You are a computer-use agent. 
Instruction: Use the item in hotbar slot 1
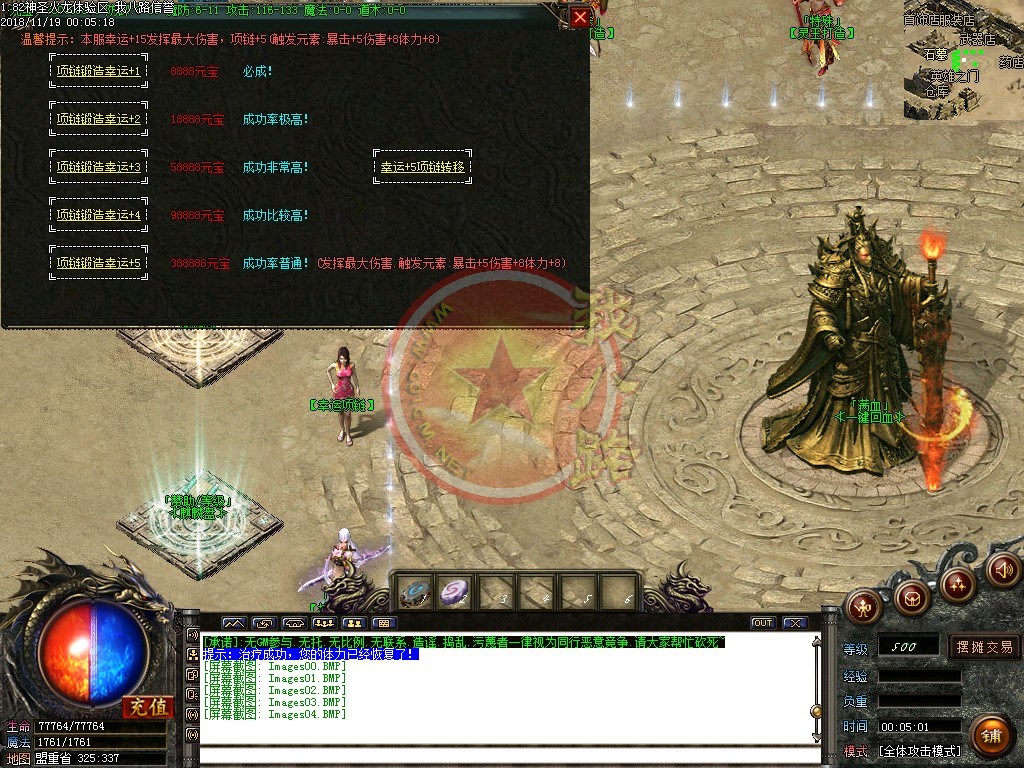coord(414,593)
